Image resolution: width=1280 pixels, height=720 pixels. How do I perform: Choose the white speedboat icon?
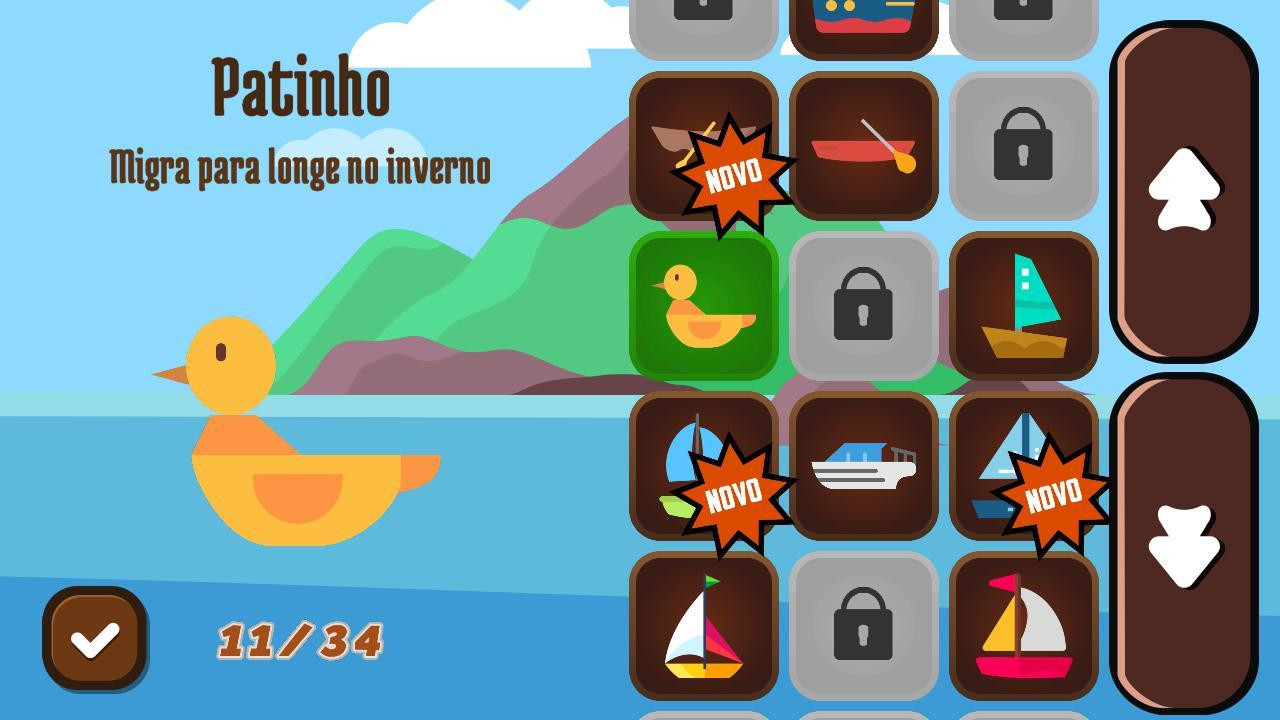coord(864,465)
